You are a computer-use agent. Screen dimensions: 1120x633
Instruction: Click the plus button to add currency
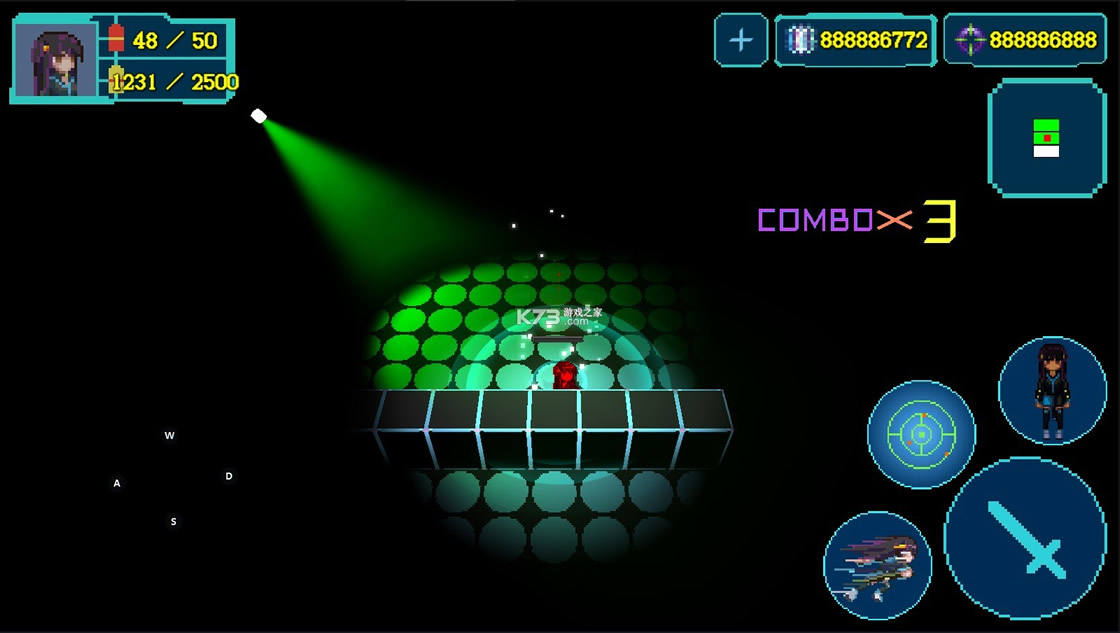click(x=741, y=40)
